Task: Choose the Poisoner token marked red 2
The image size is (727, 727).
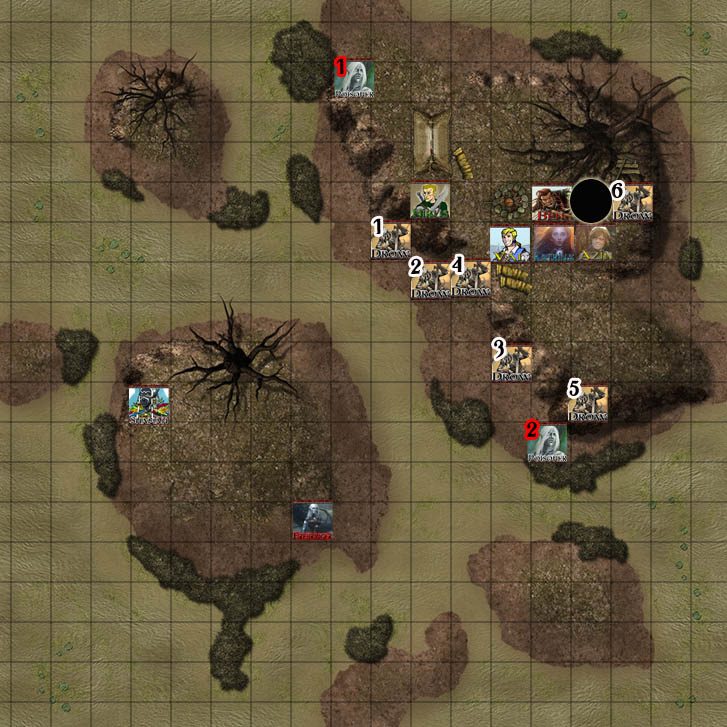Action: 548,443
